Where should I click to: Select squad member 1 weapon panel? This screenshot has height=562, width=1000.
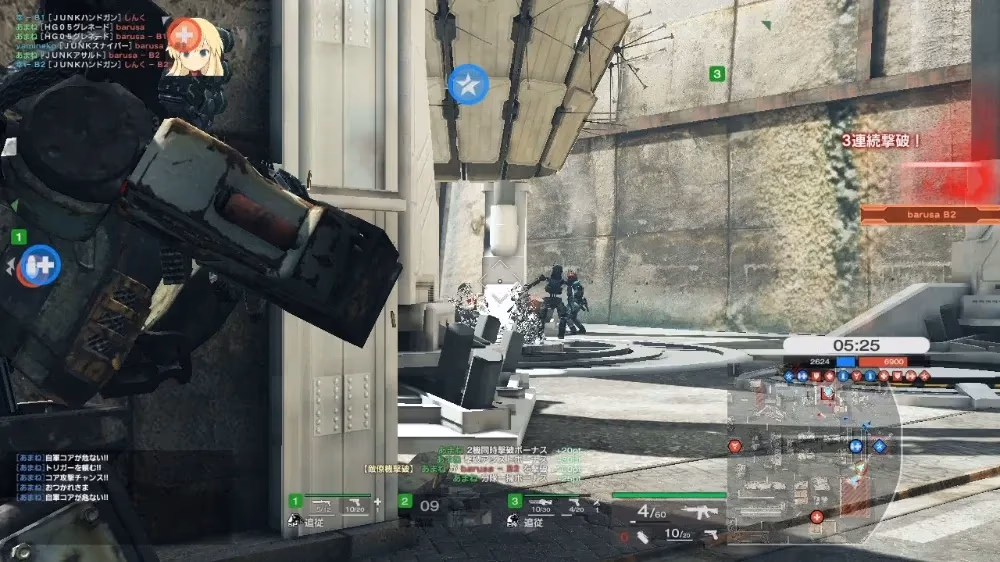tap(336, 511)
